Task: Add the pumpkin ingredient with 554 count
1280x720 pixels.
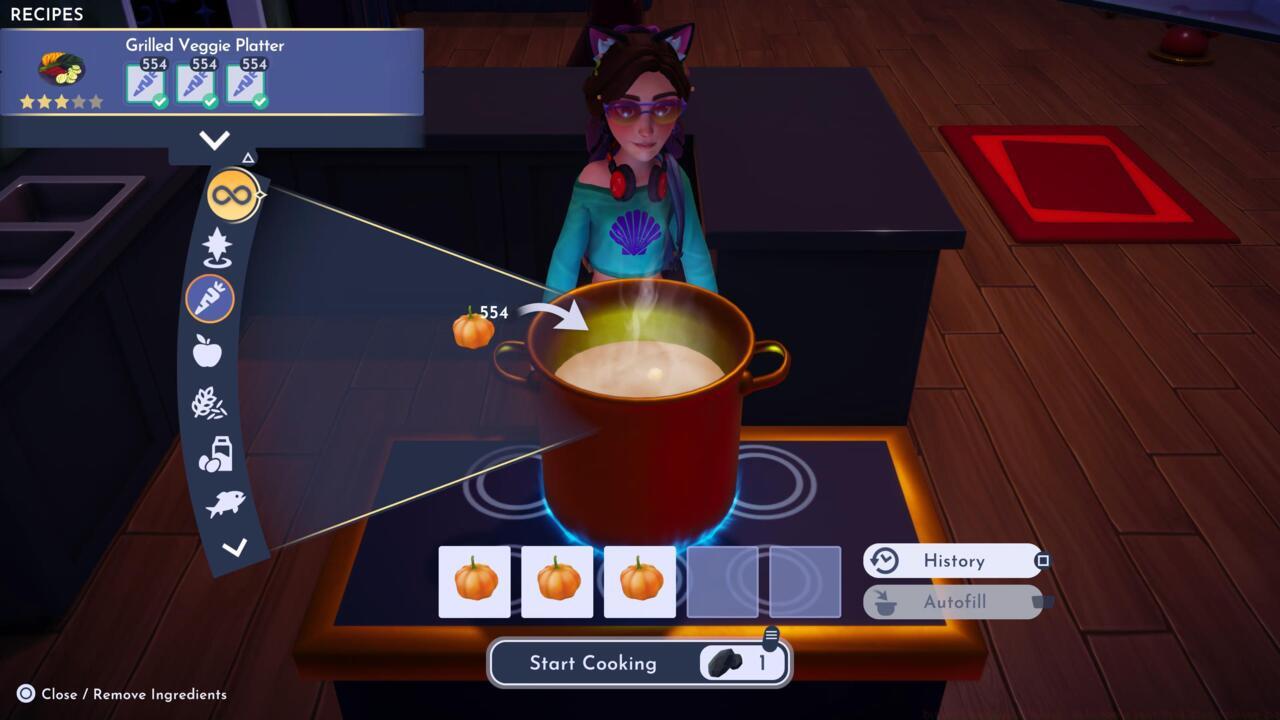Action: [x=473, y=329]
